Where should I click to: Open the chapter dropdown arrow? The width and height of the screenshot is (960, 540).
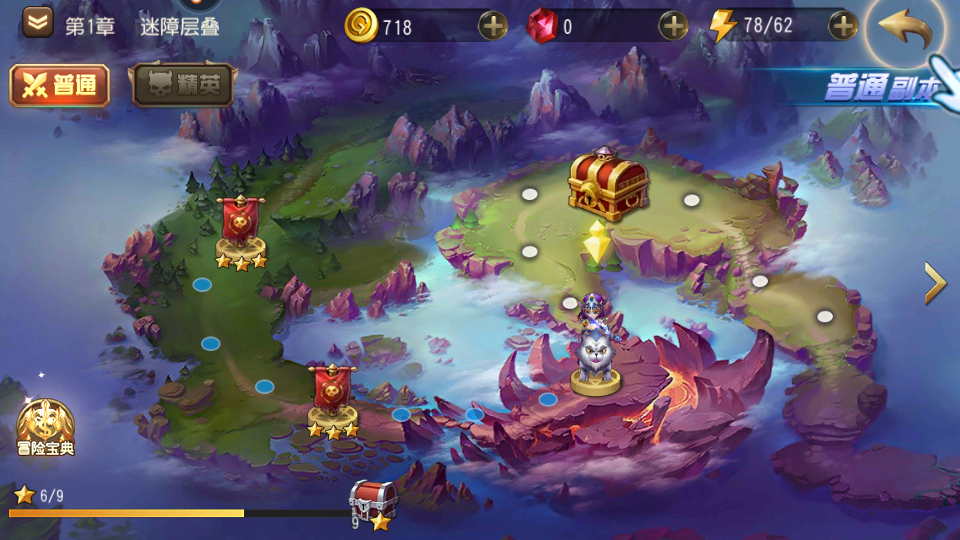(38, 23)
